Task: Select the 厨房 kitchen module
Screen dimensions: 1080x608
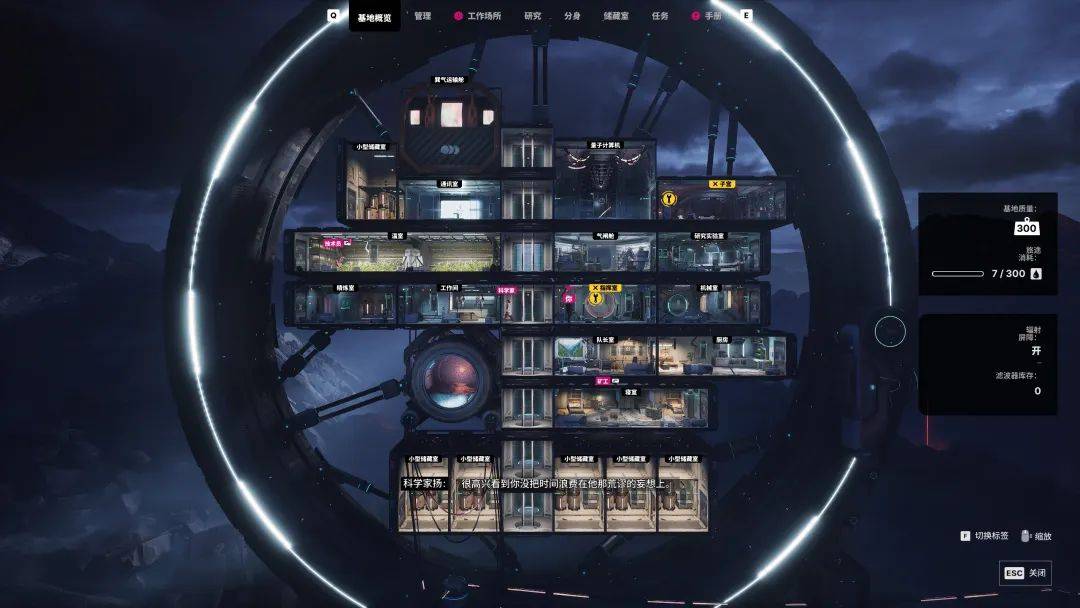Action: (x=721, y=358)
